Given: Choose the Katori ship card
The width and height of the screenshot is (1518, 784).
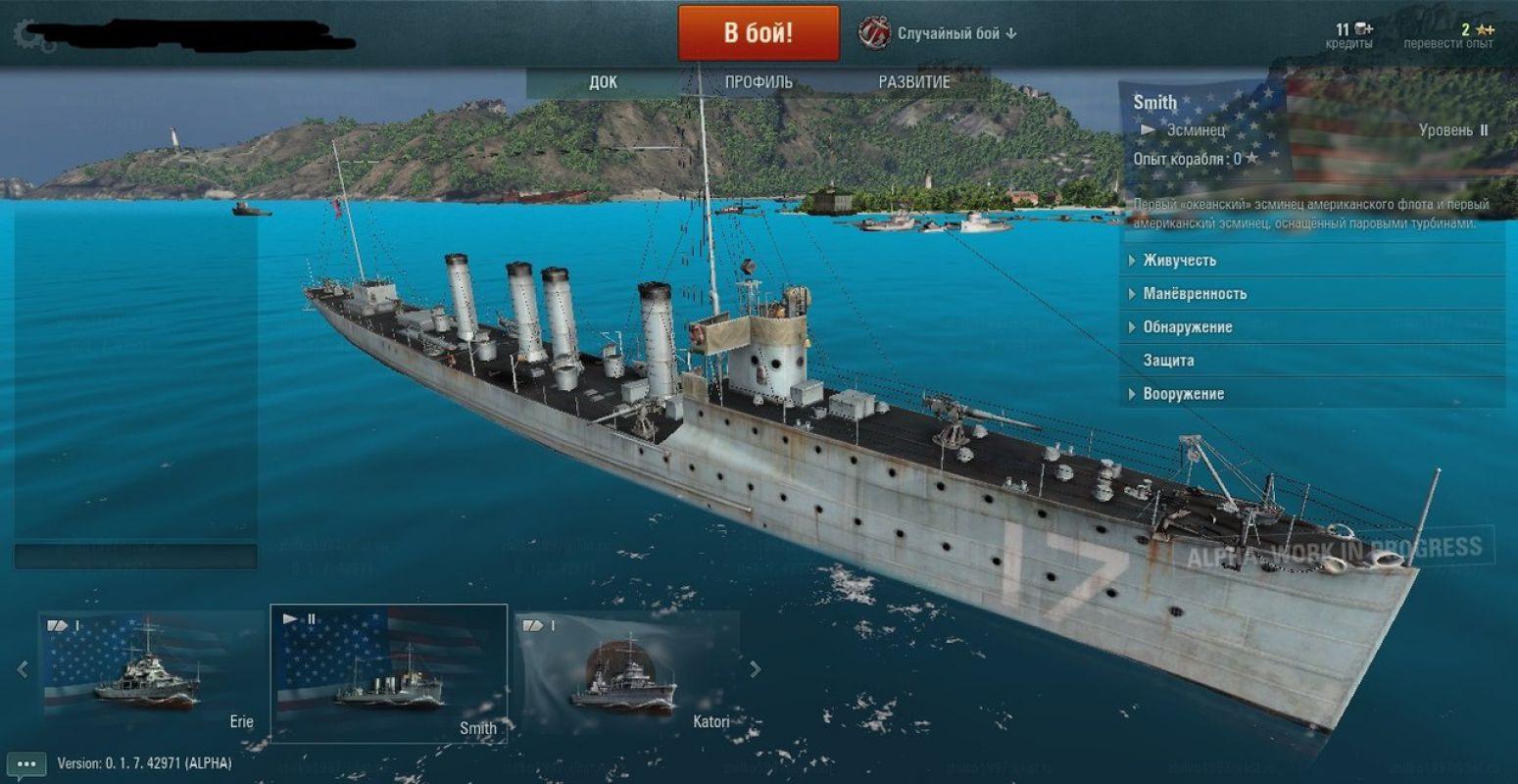Looking at the screenshot, I should pos(627,672).
